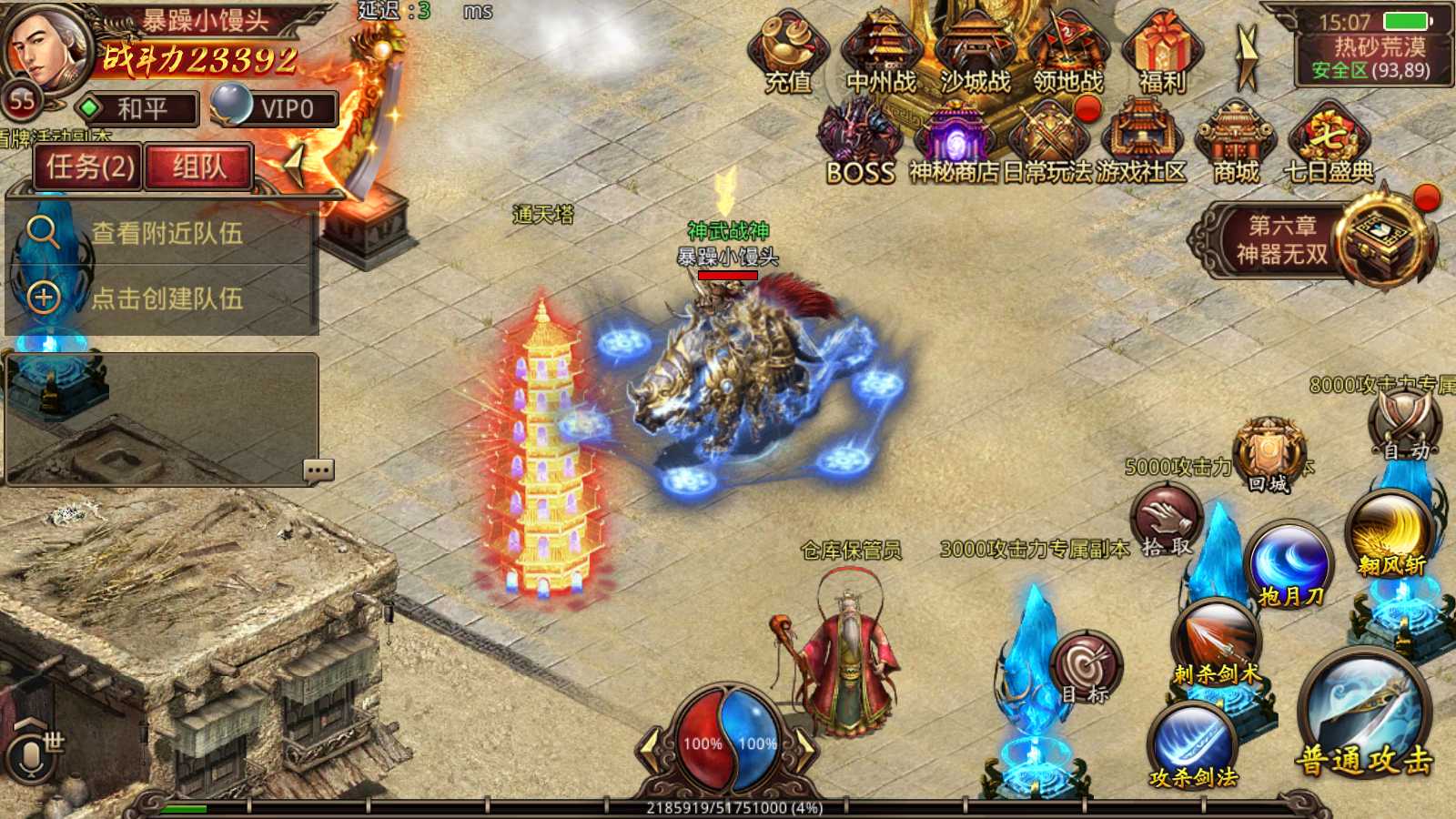This screenshot has height=819, width=1456.
Task: Open the BOSS menu
Action: (x=860, y=144)
